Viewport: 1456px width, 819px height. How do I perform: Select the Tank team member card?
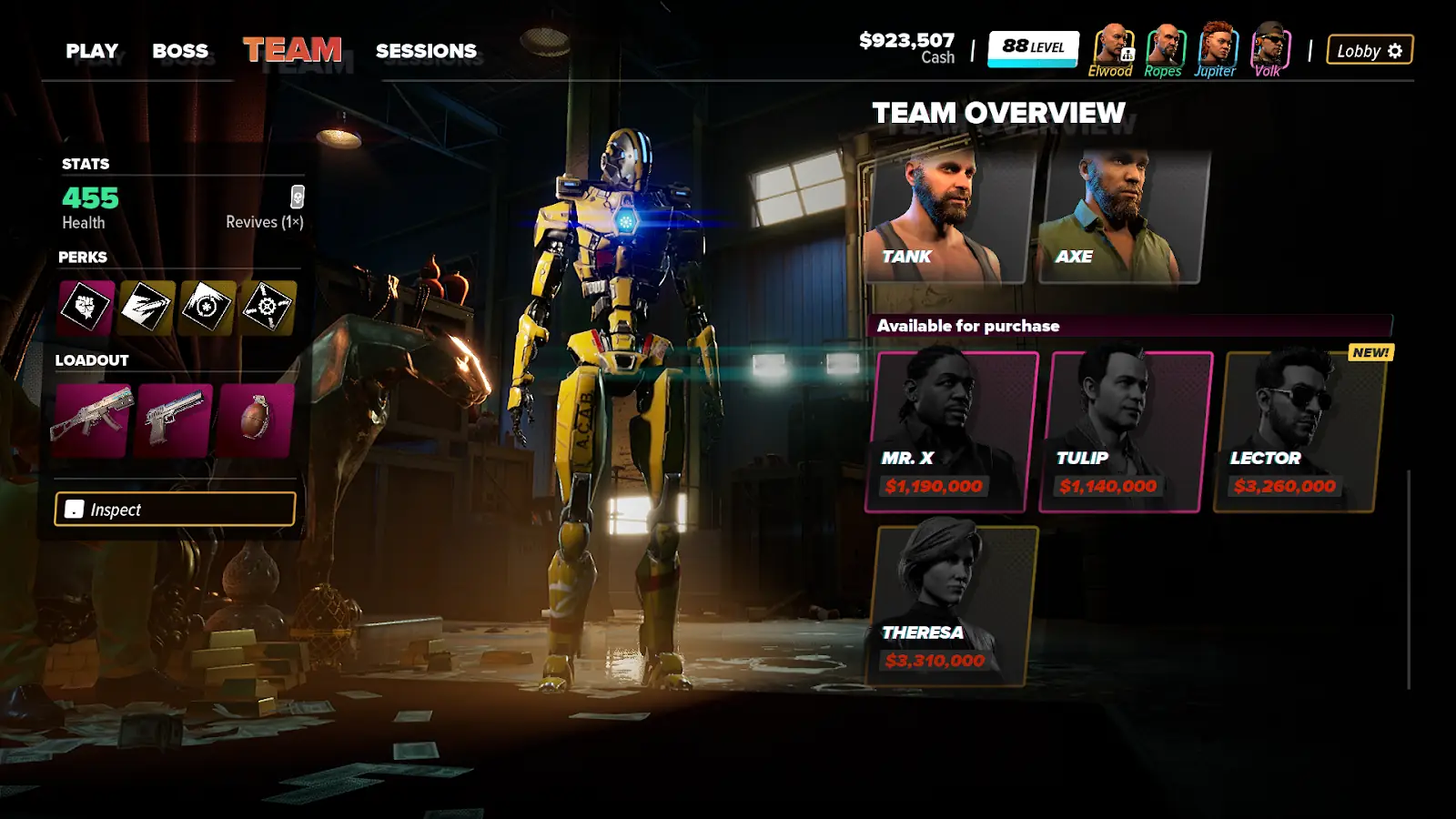(946, 217)
